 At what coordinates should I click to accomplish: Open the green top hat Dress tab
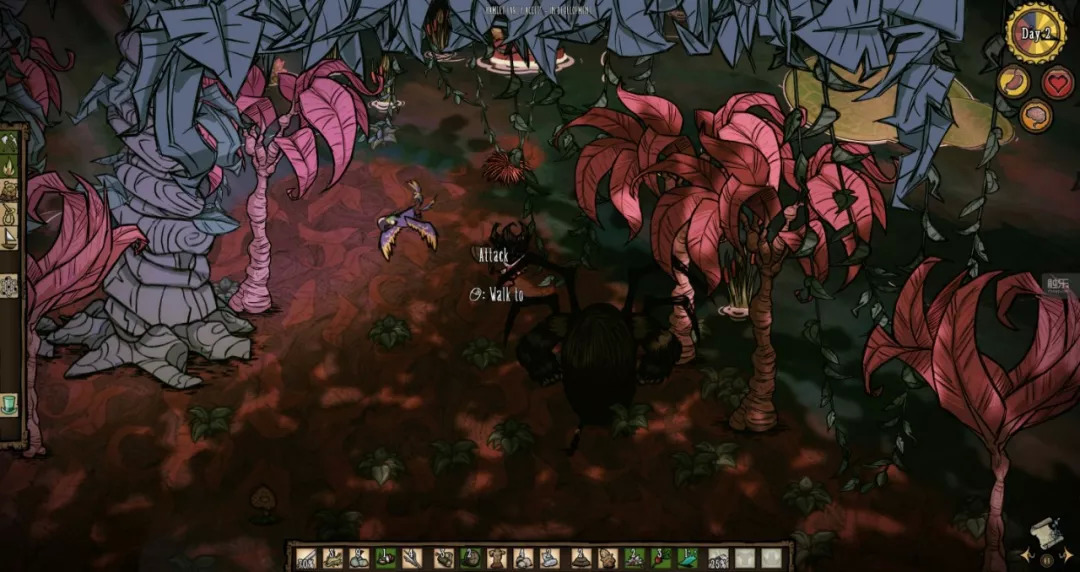point(12,404)
